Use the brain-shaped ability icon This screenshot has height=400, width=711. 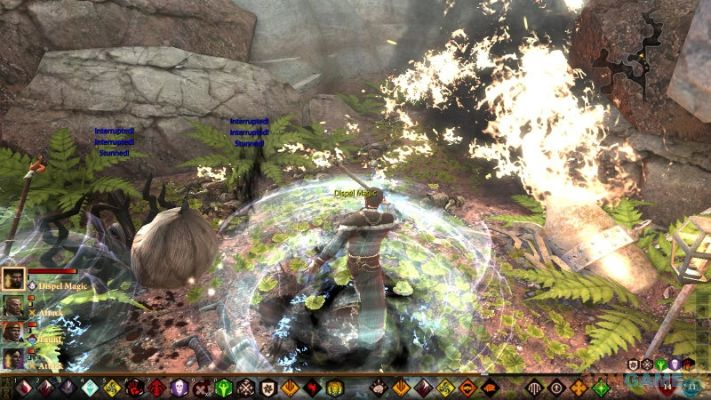[x=379, y=387]
